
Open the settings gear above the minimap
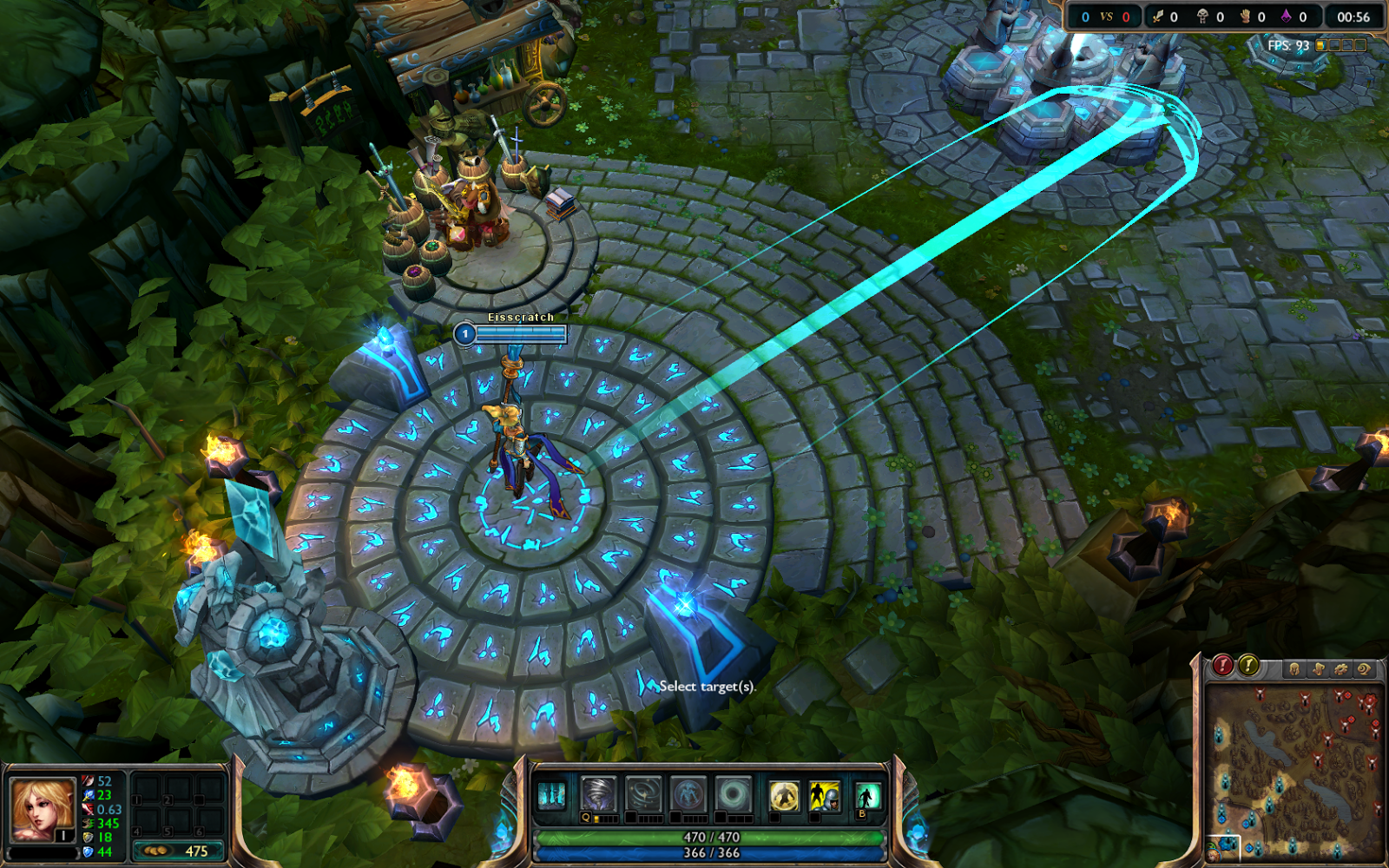pyautogui.click(x=1342, y=668)
